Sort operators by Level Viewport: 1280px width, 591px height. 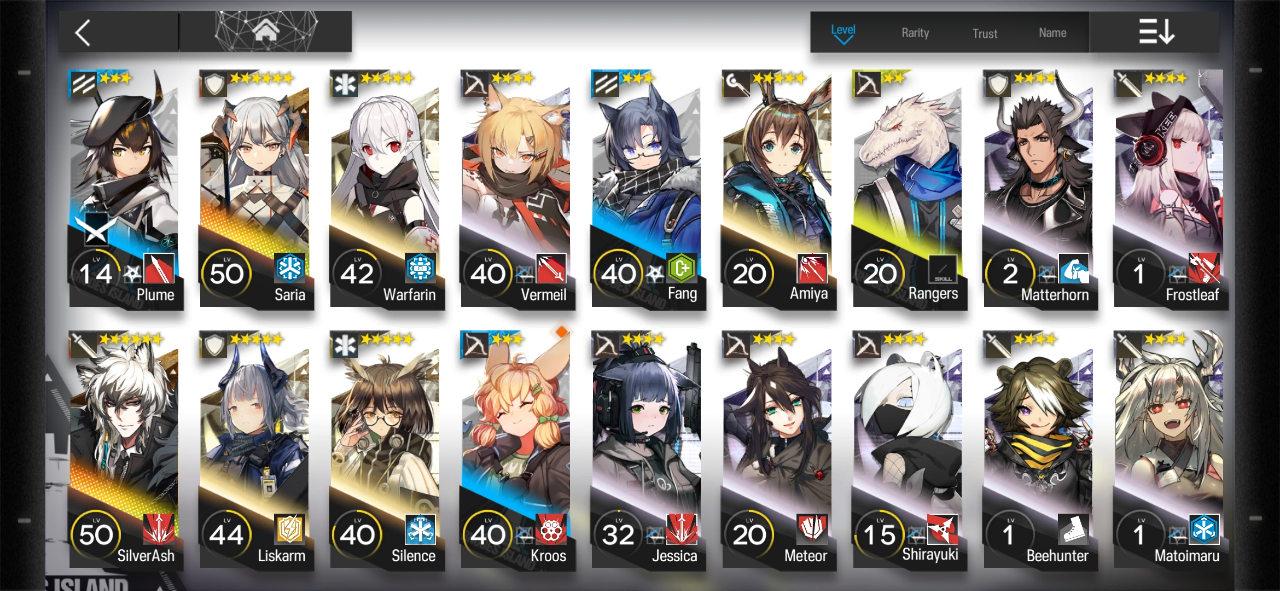click(x=843, y=32)
